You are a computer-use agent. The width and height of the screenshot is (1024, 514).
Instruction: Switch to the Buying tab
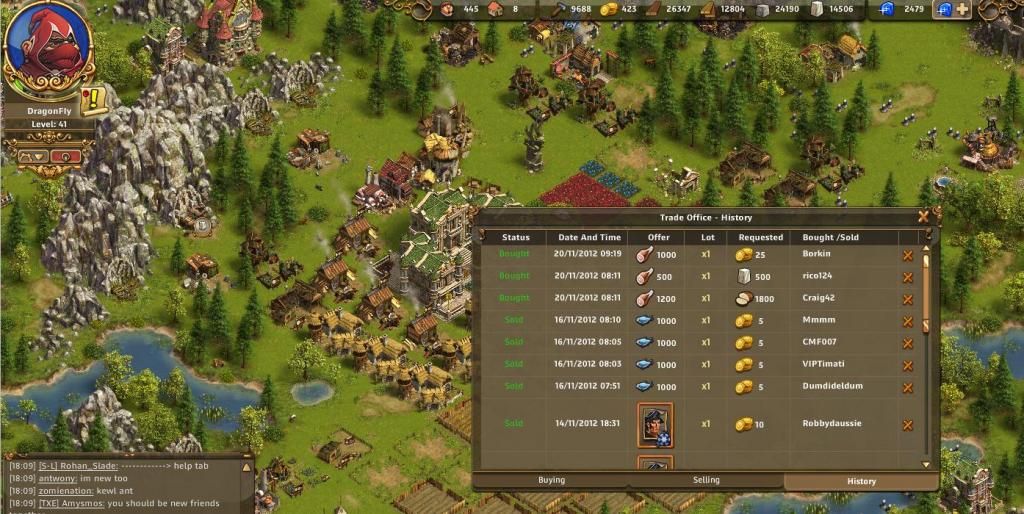[x=551, y=481]
